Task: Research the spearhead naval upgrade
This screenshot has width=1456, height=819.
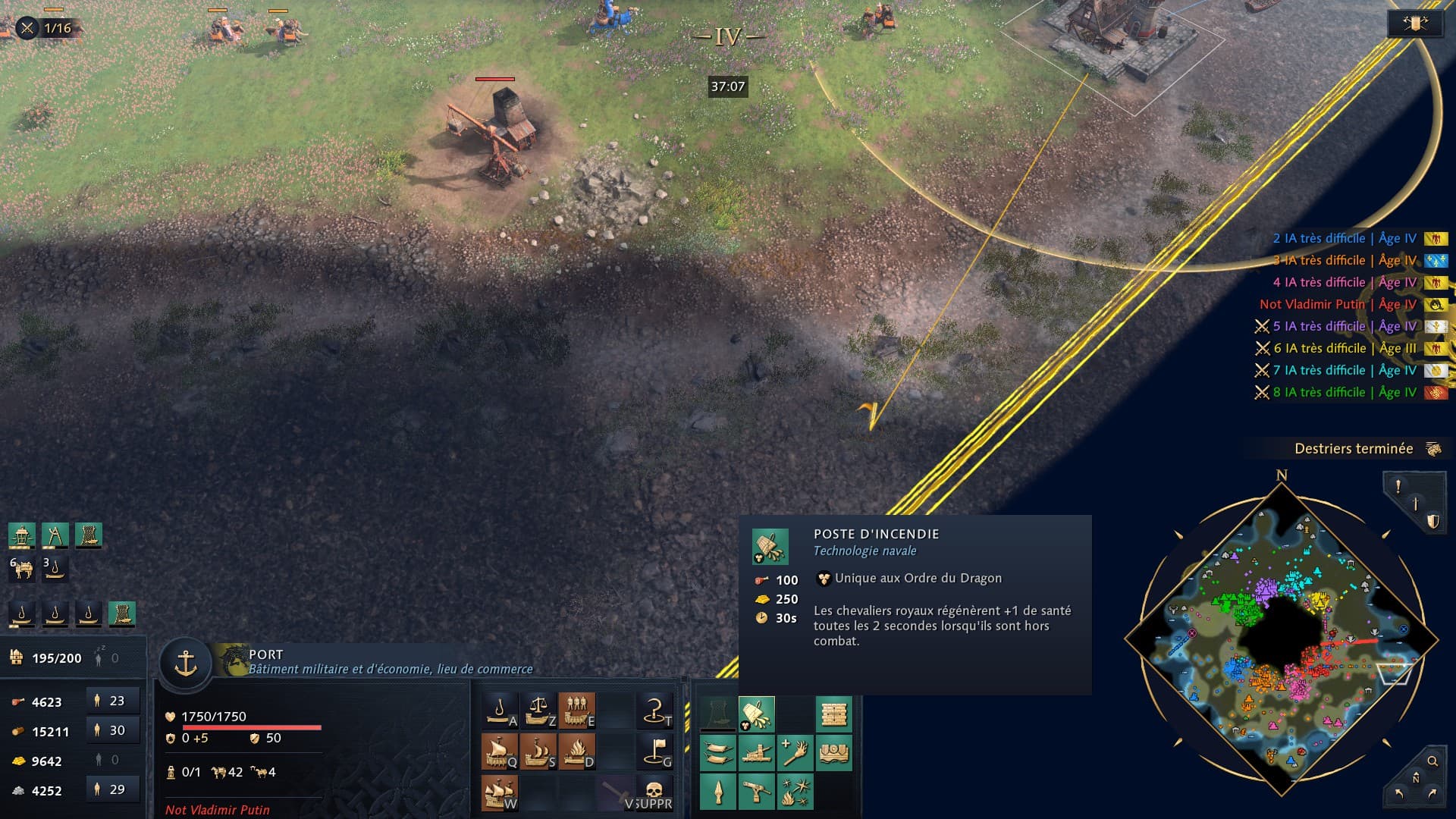Action: click(717, 792)
